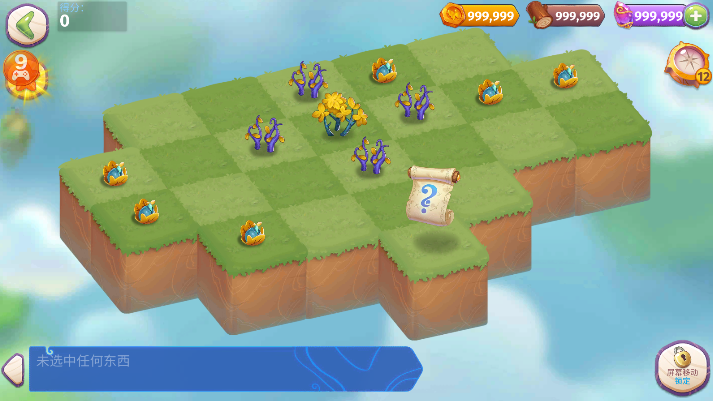The image size is (713, 401).
Task: Collapse the info panel with the left arrow
Action: (12, 368)
